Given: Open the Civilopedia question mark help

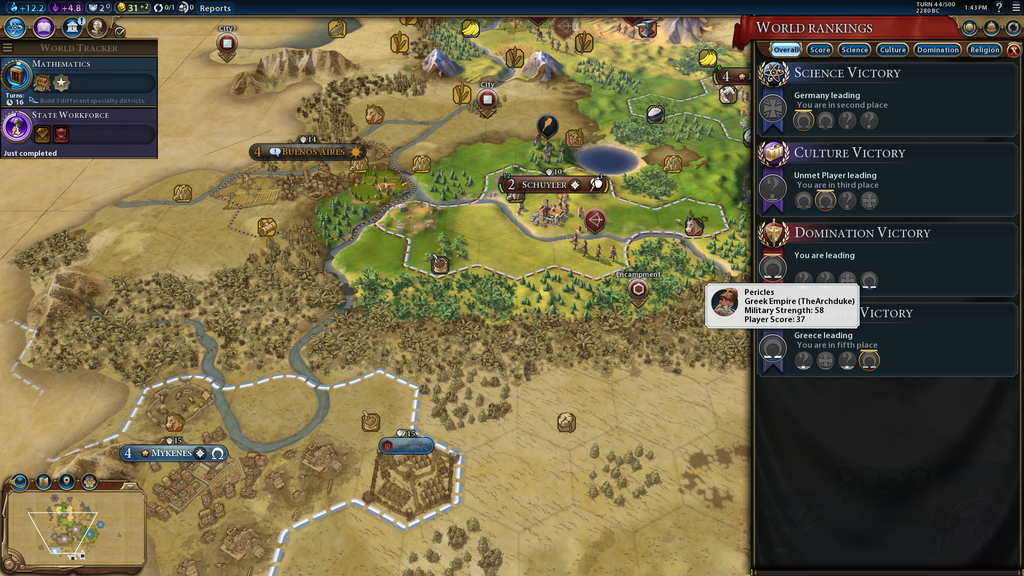Looking at the screenshot, I should 999,8.
